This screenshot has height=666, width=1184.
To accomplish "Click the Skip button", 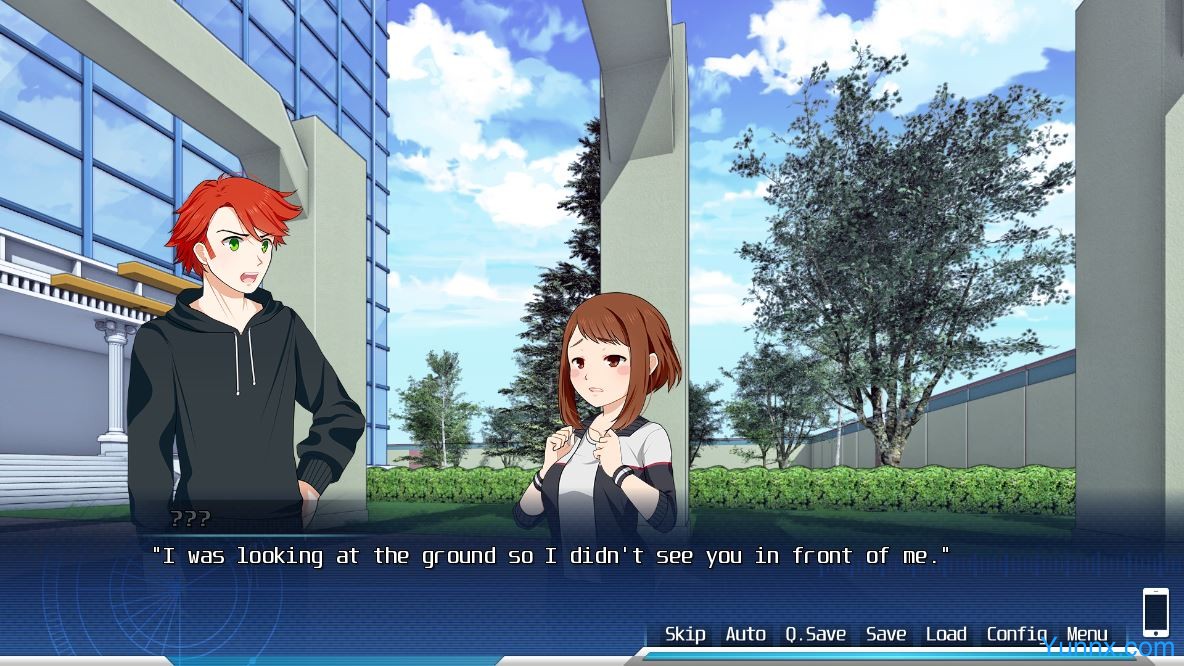I will click(x=685, y=634).
